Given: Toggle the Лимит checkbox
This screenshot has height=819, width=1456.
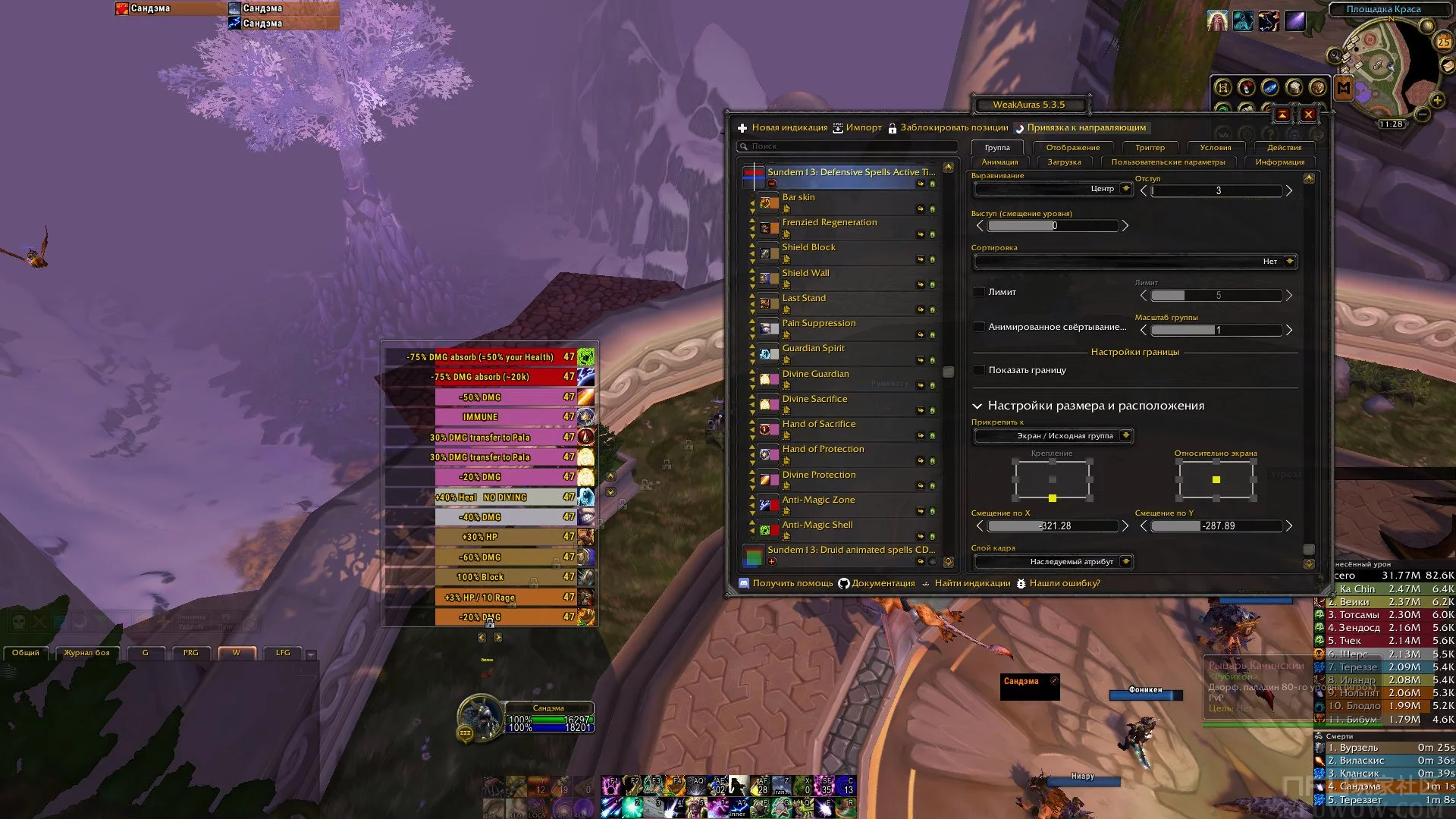Looking at the screenshot, I should (979, 292).
